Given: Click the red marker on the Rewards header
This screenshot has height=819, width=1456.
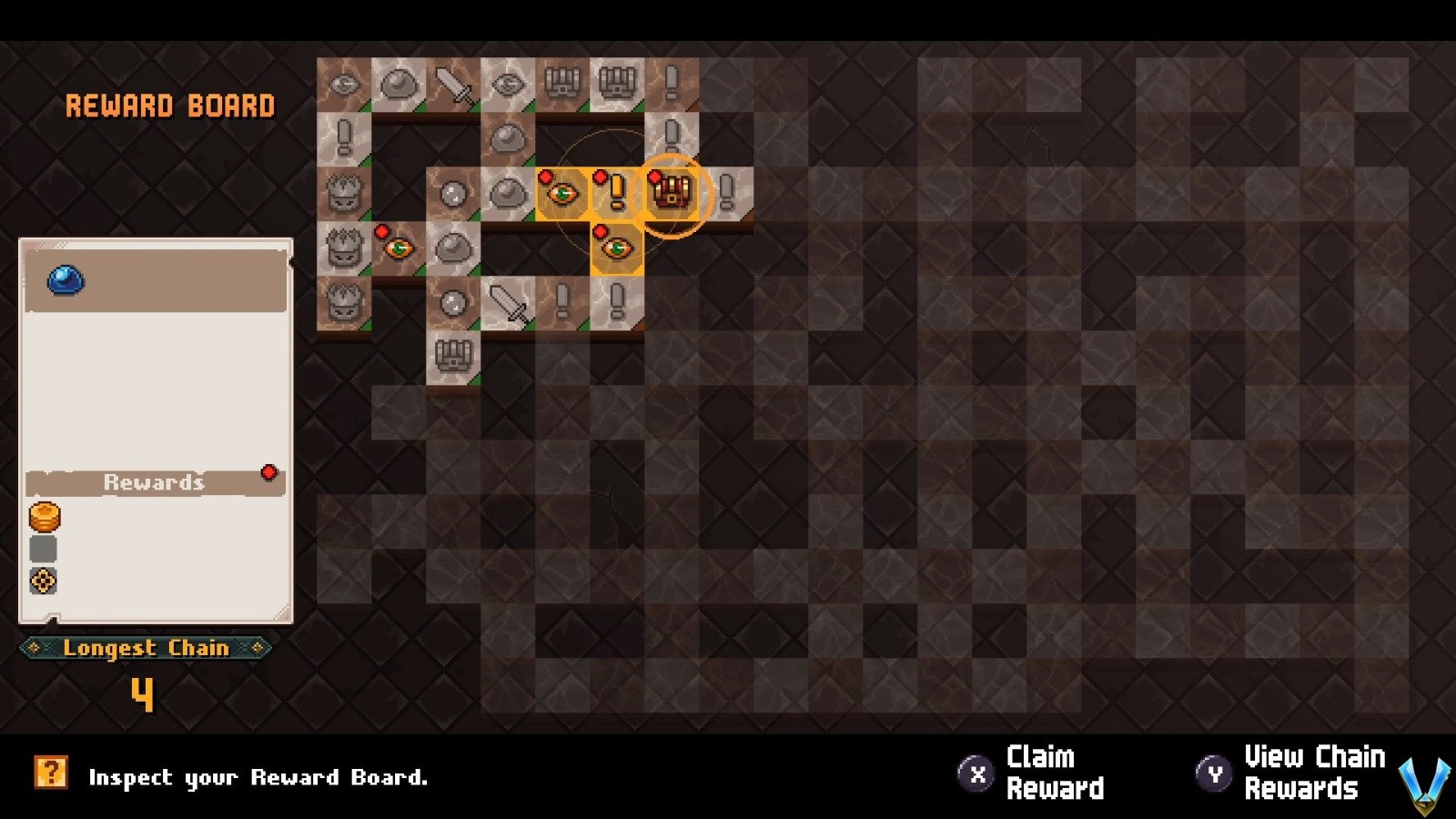Looking at the screenshot, I should pyautogui.click(x=269, y=471).
